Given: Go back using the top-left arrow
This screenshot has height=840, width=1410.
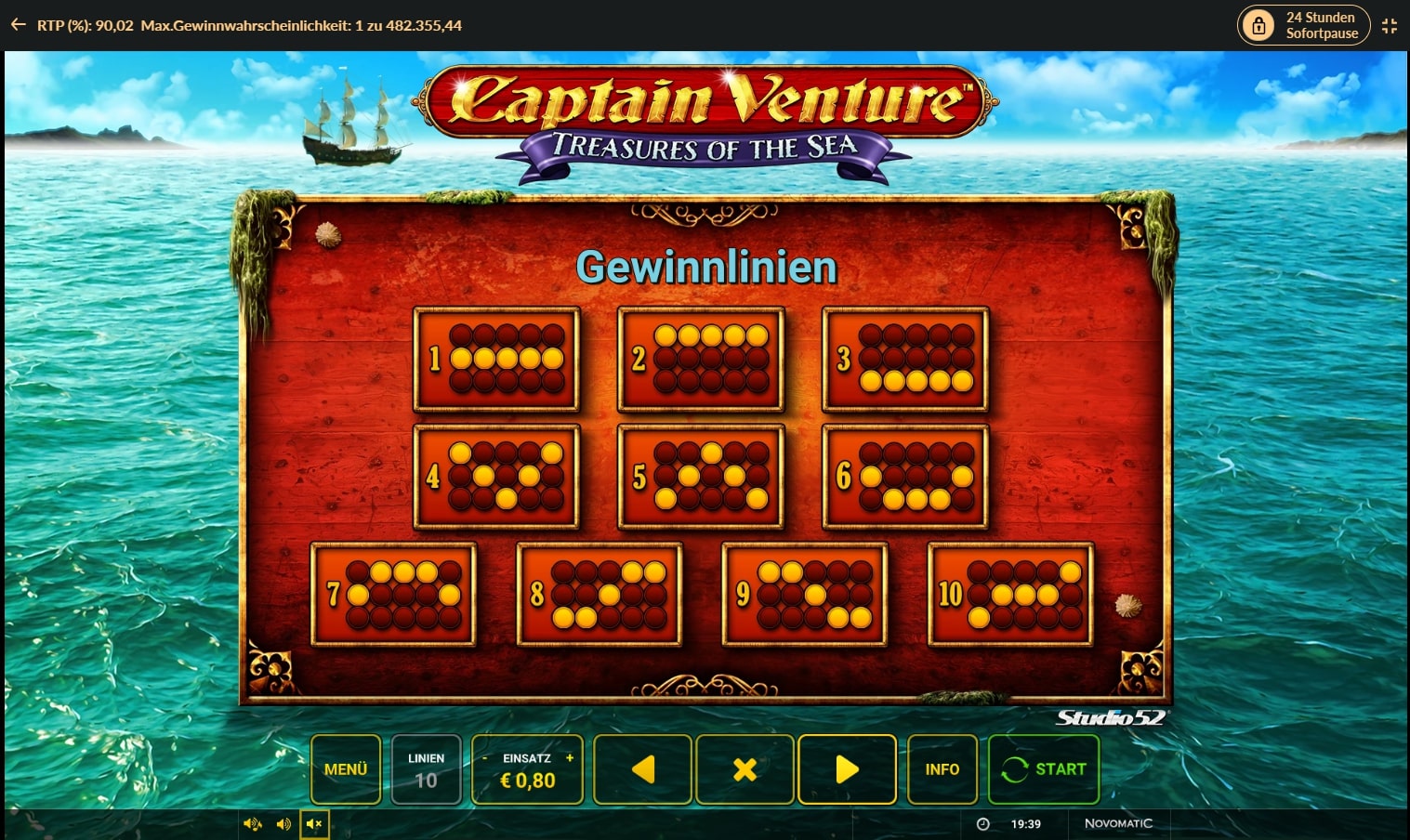Looking at the screenshot, I should tap(18, 25).
